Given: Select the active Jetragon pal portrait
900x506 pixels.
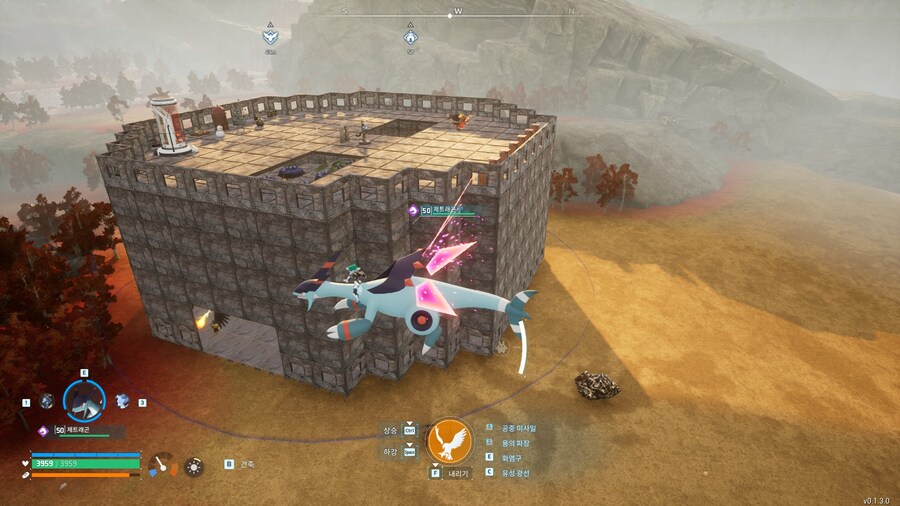Looking at the screenshot, I should click(x=84, y=401).
